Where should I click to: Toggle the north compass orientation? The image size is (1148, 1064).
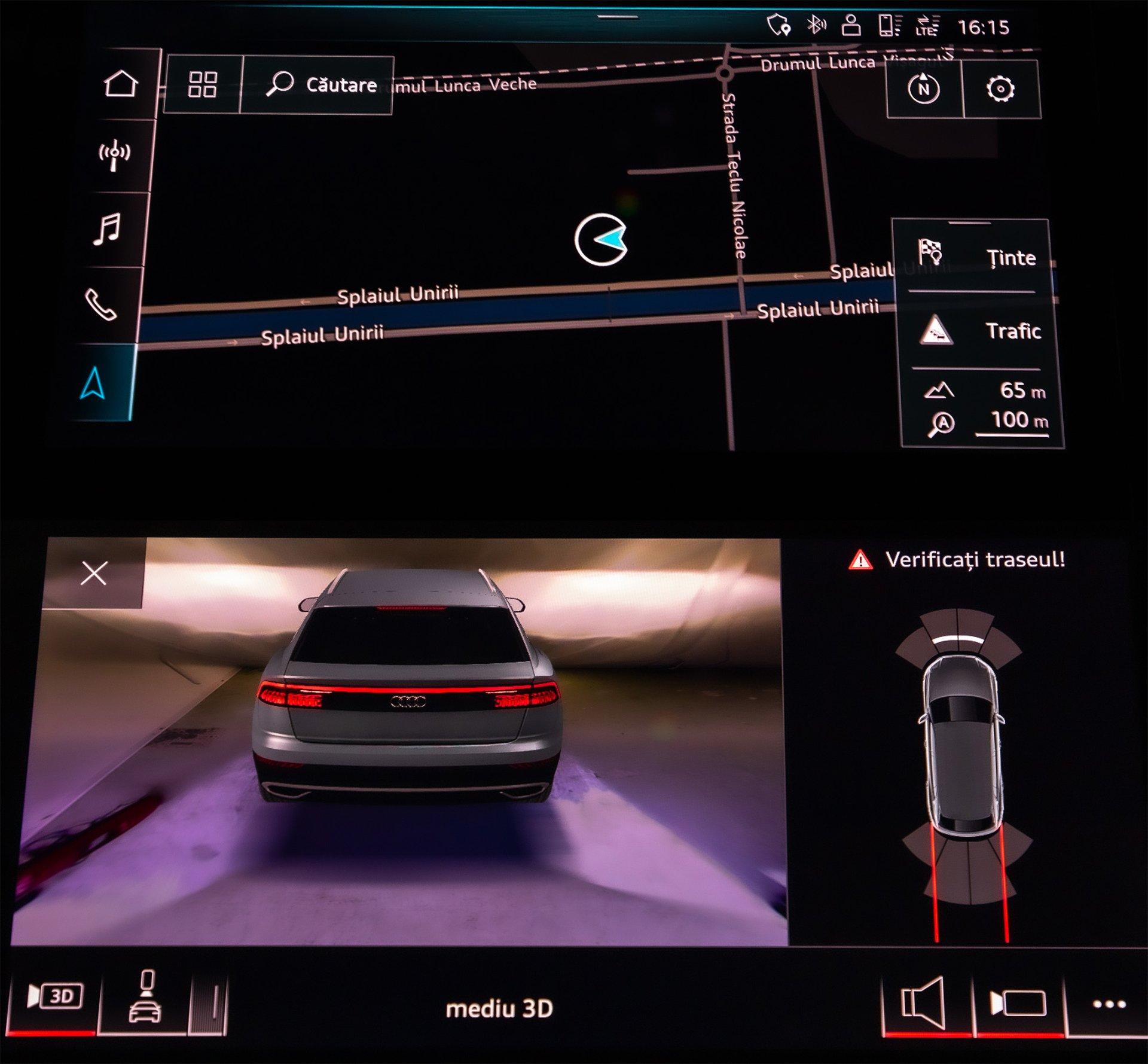click(924, 89)
